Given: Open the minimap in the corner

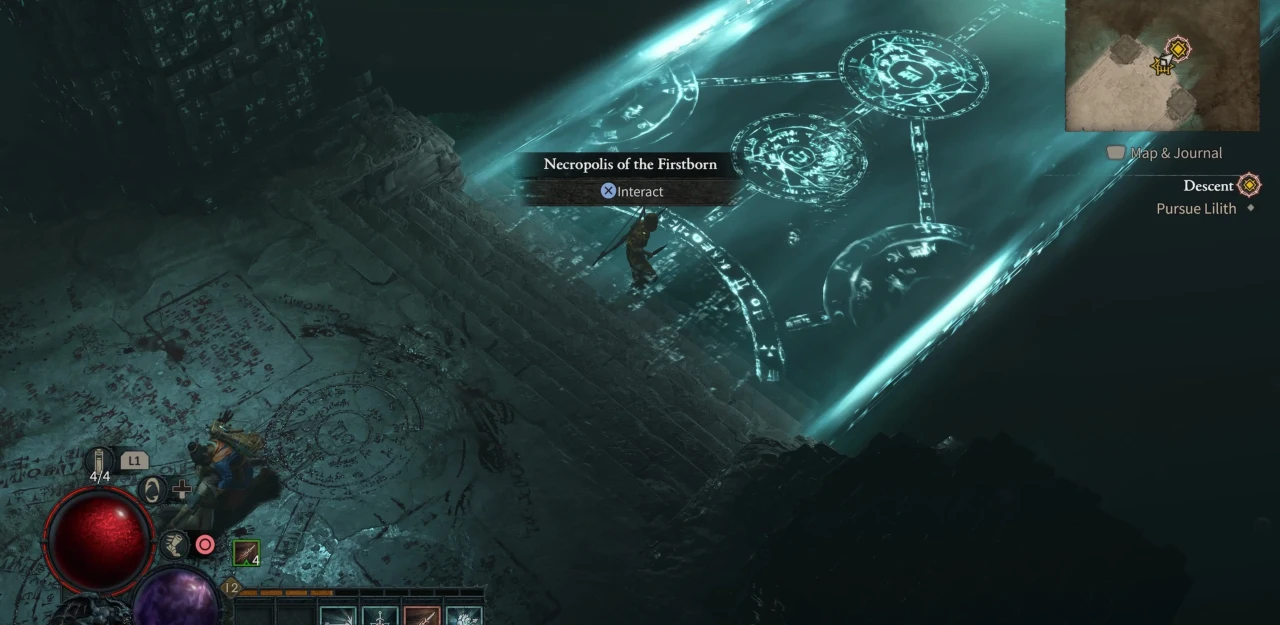Looking at the screenshot, I should point(1161,66).
